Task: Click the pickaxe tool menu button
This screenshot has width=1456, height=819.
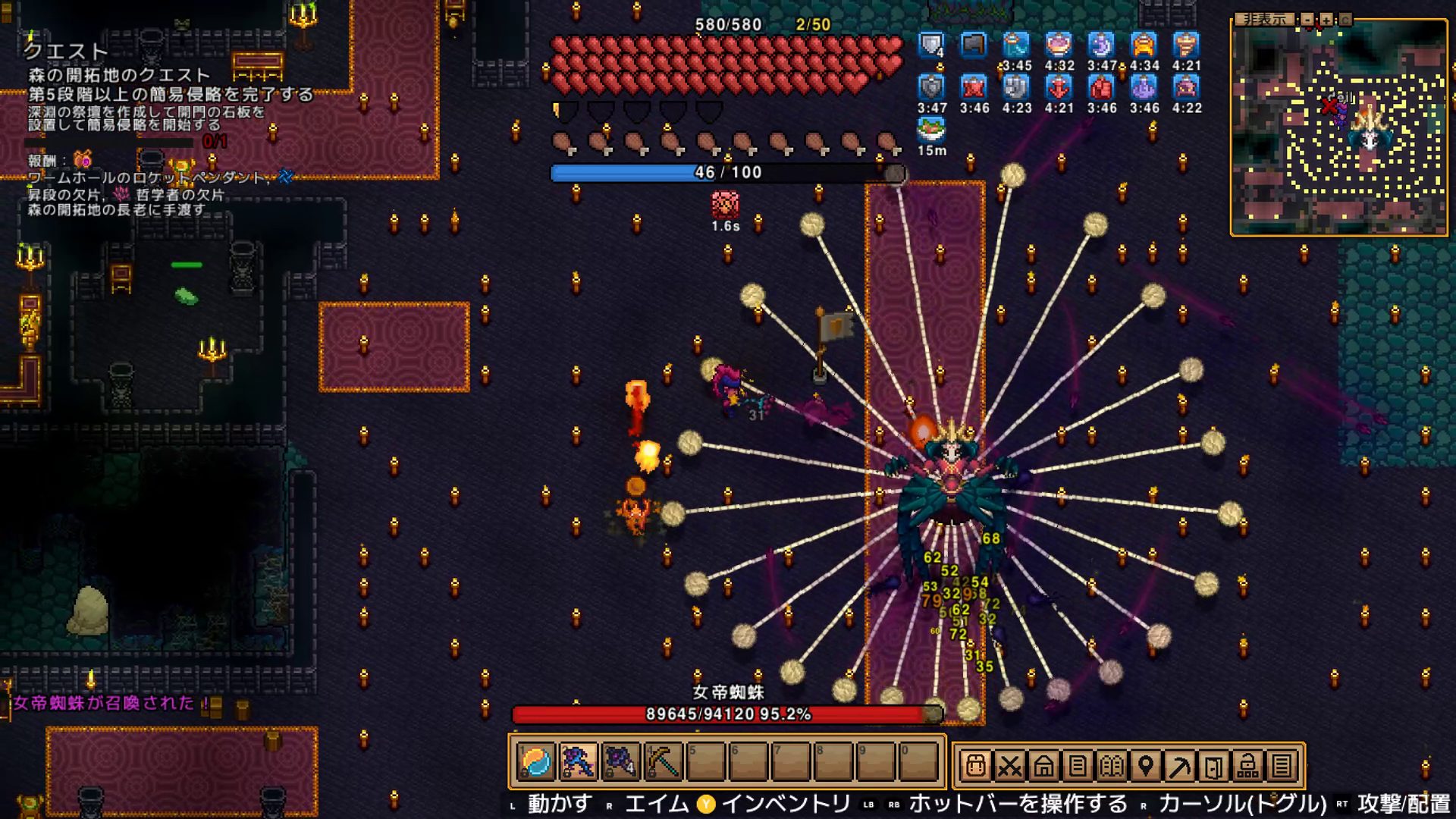Action: (1180, 766)
